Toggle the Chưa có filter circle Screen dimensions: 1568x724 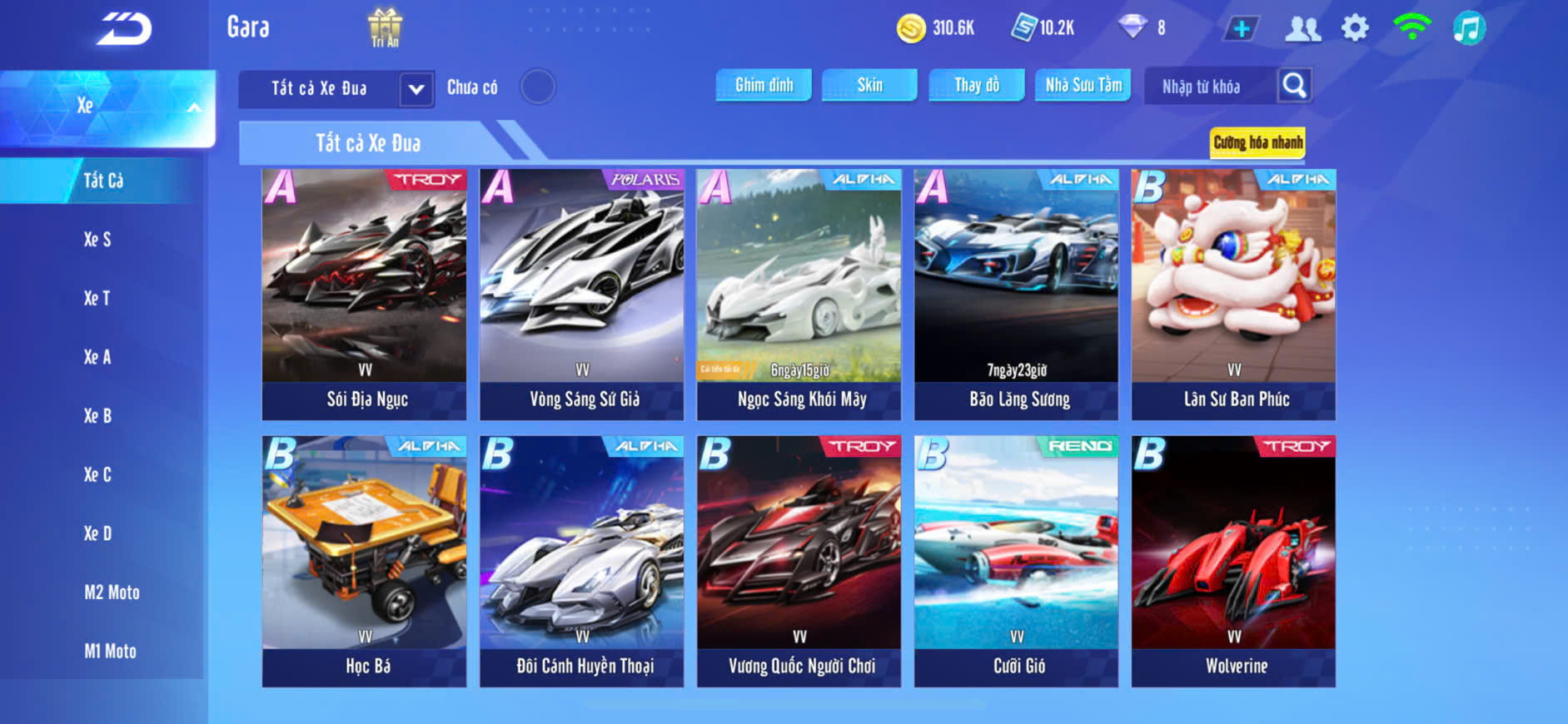(x=538, y=87)
